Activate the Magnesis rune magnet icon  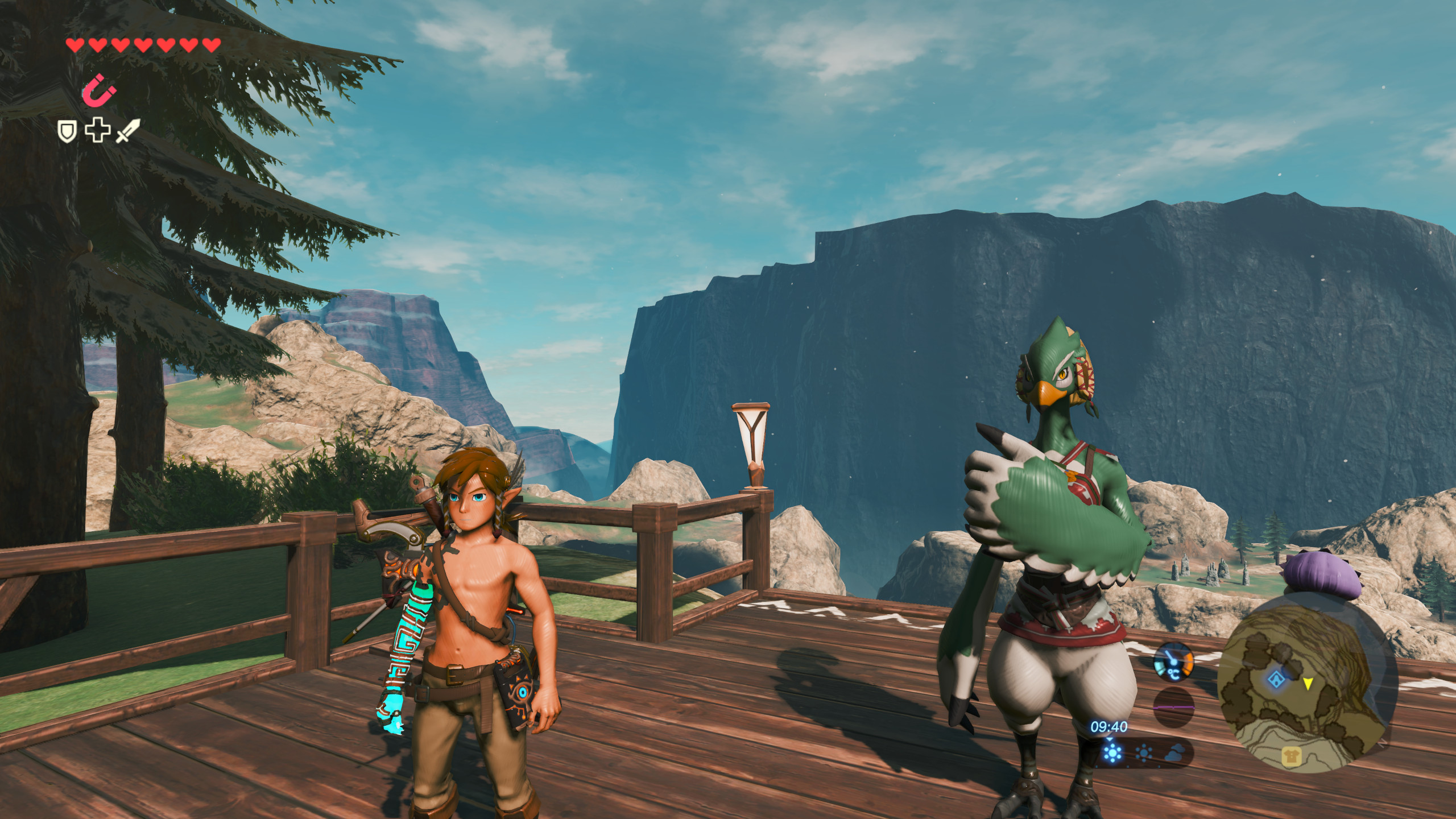[x=101, y=91]
